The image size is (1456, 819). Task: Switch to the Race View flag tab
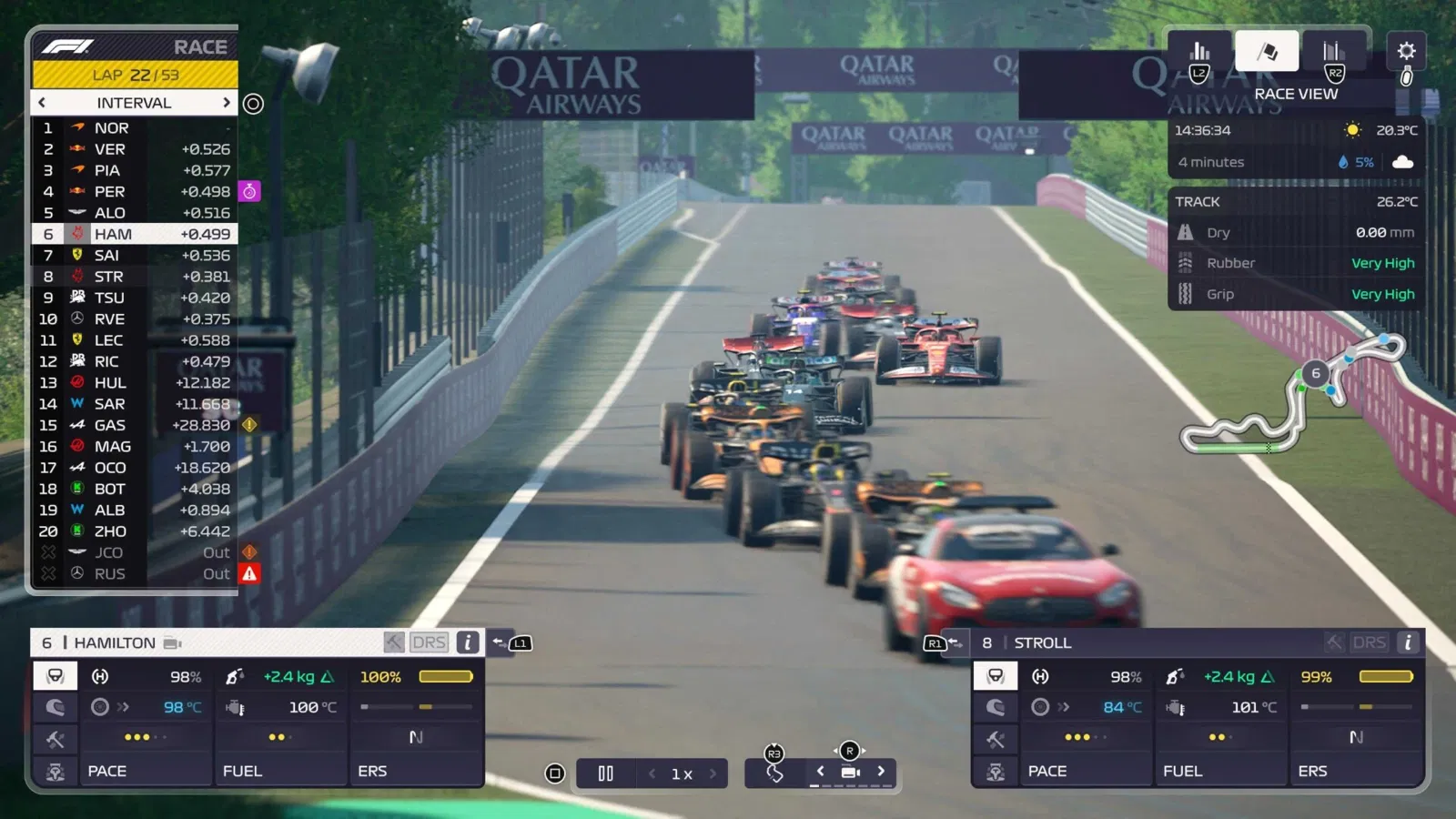click(1267, 51)
